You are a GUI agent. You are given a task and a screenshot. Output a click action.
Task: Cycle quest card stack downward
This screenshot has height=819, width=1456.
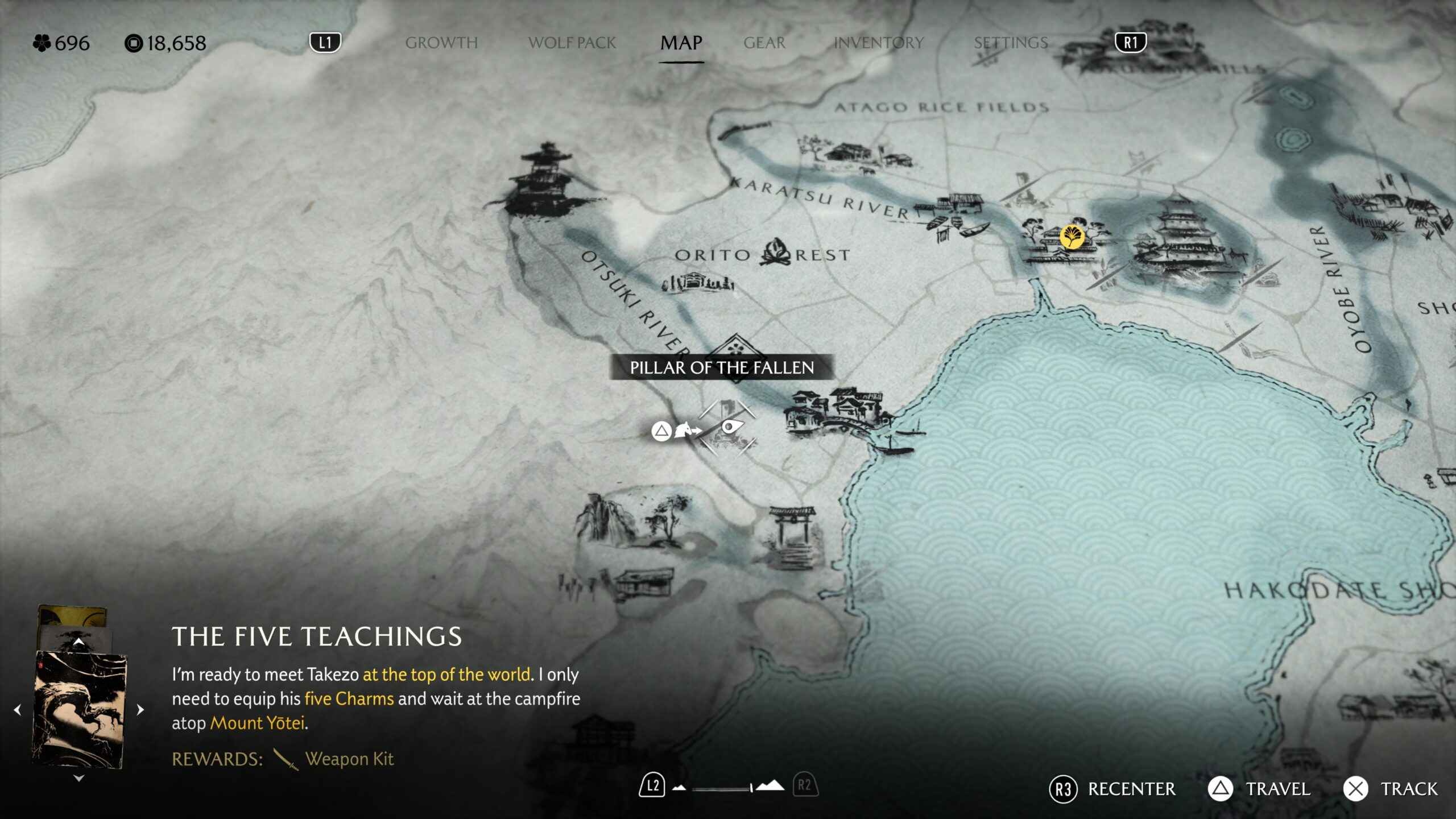click(79, 778)
